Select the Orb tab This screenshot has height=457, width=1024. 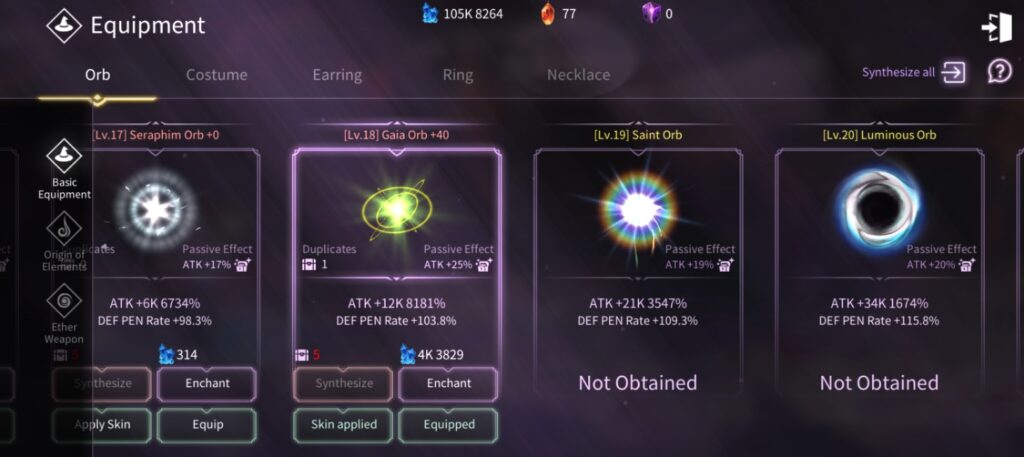coord(97,75)
